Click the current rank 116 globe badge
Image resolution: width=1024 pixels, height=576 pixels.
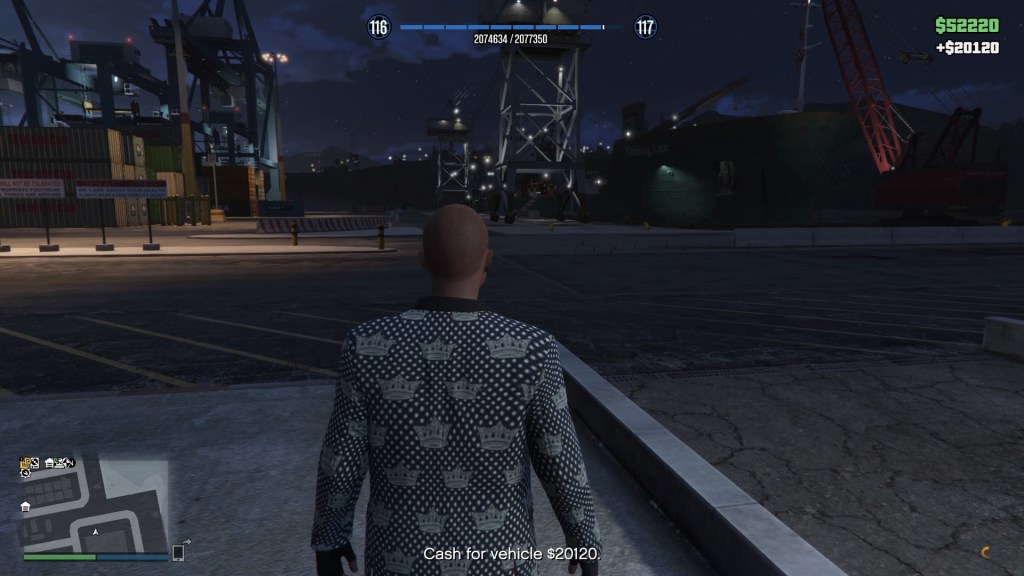tap(378, 27)
